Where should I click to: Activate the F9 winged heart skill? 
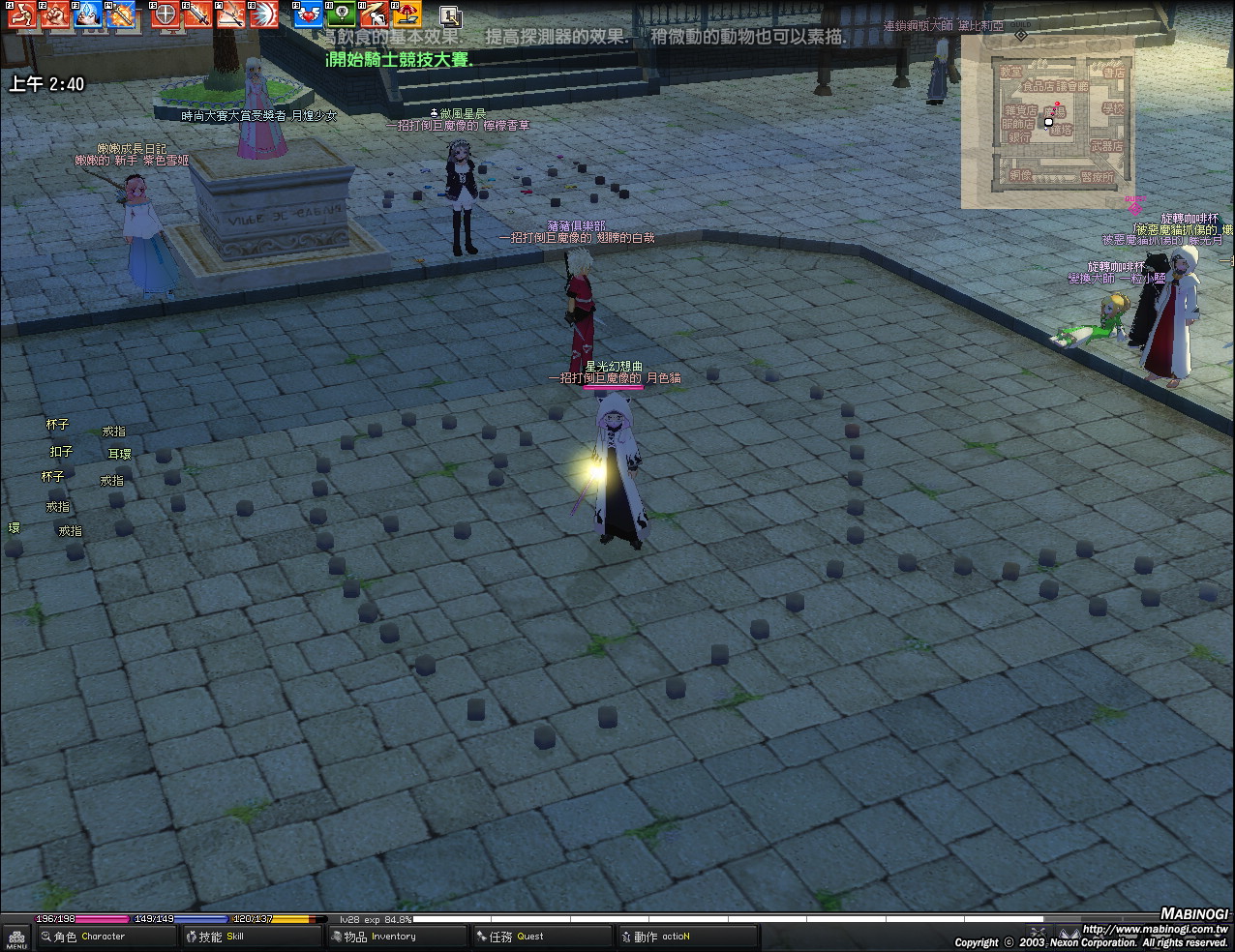coord(308,15)
